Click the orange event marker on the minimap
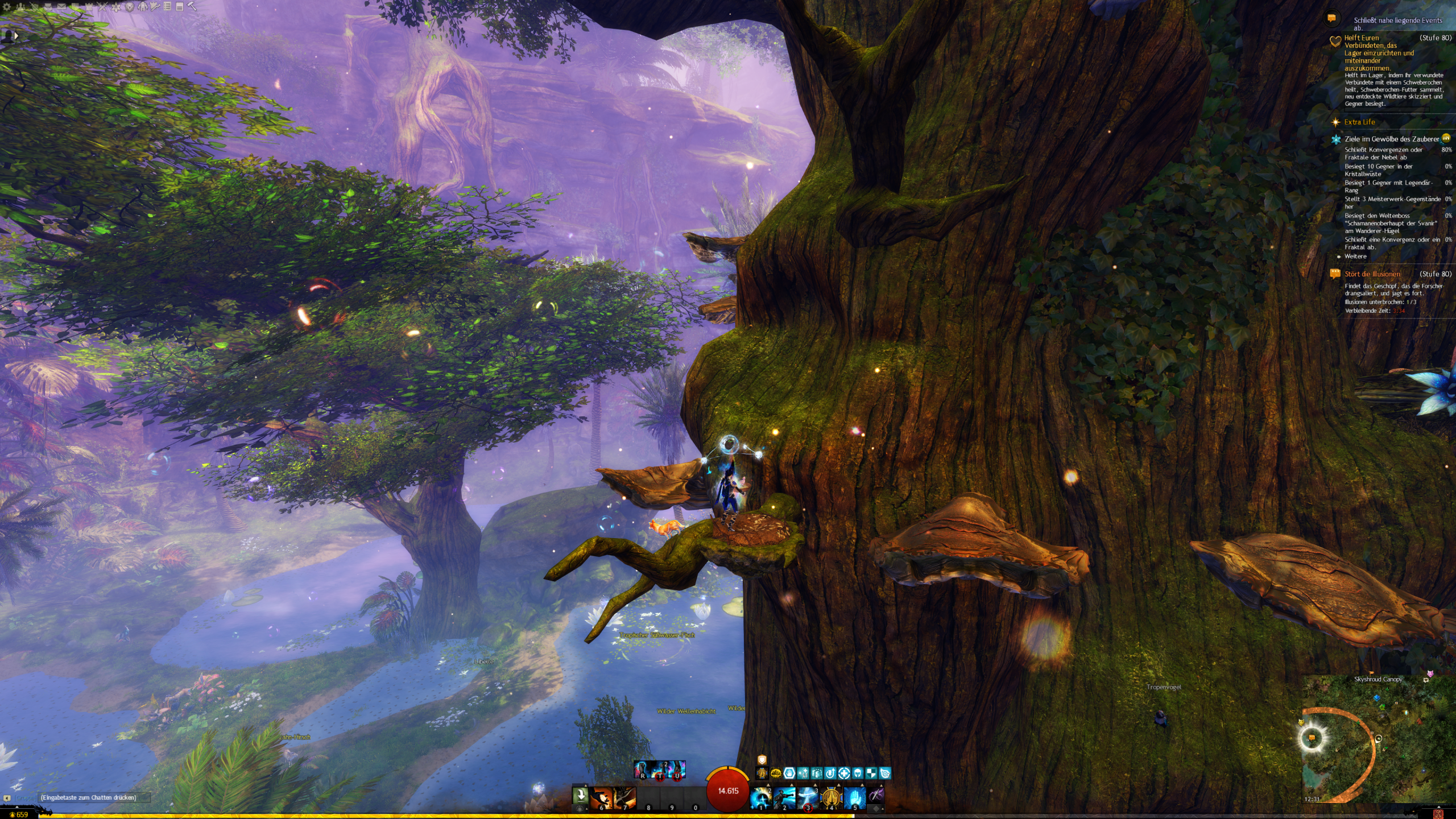 click(x=1312, y=738)
